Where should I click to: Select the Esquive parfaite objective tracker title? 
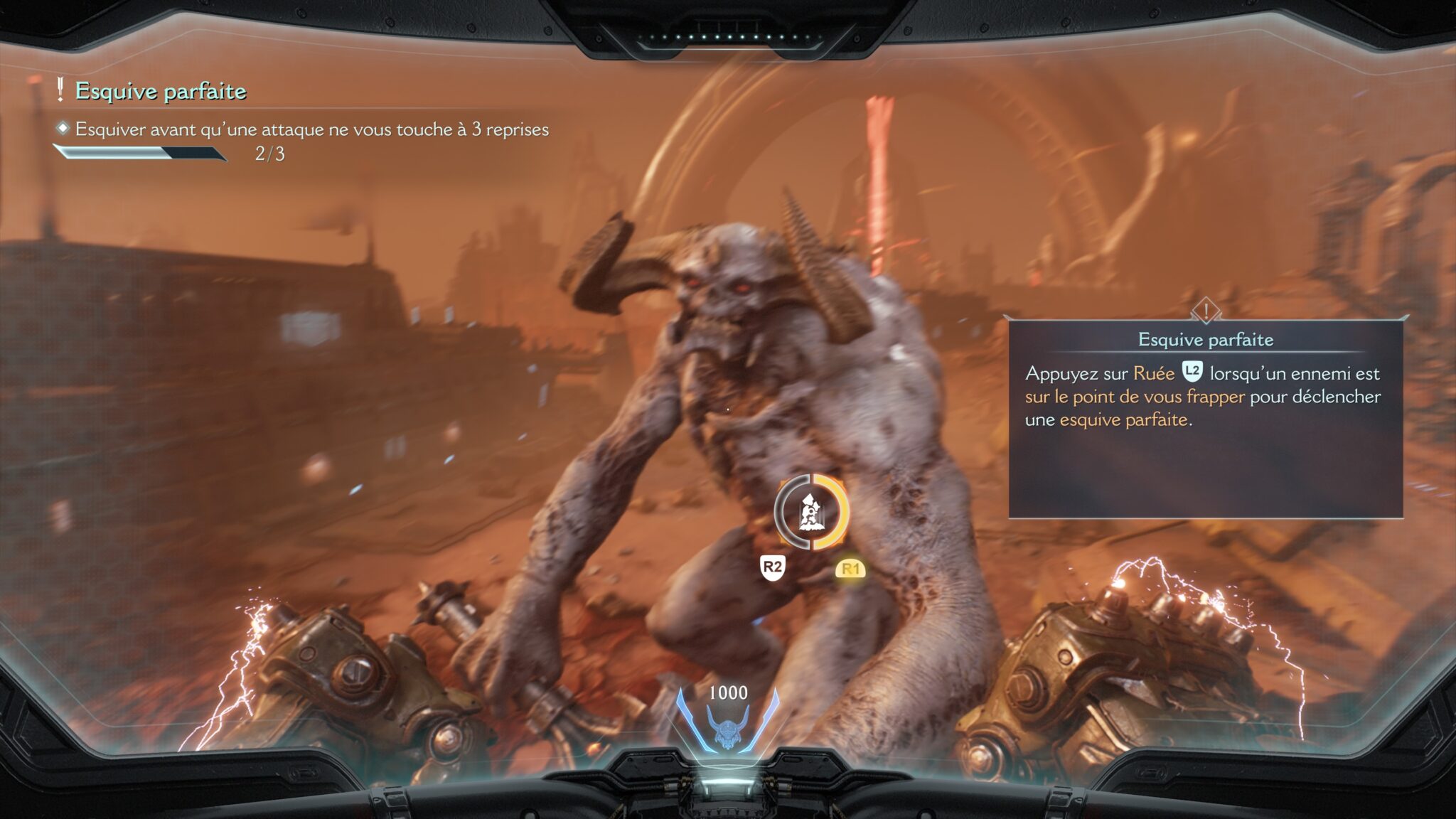[161, 91]
